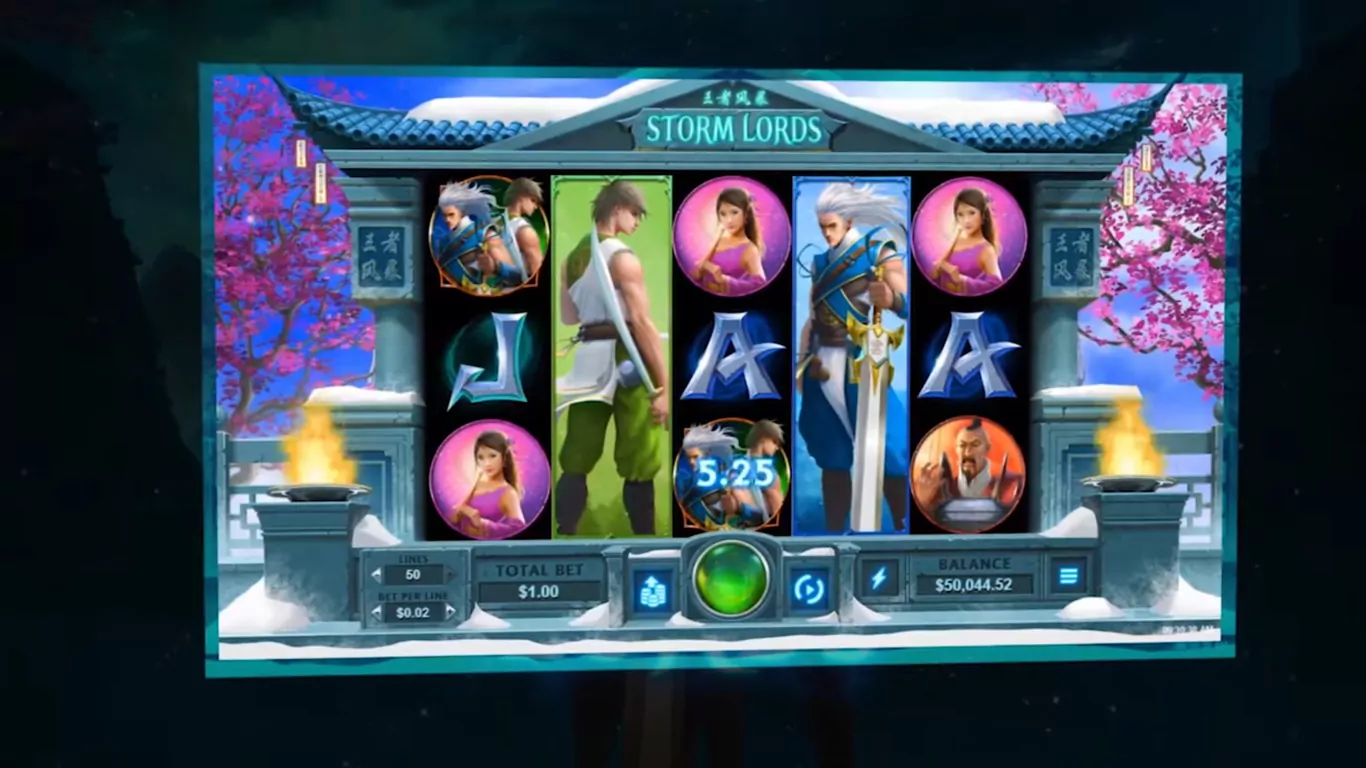
Task: Lower the bet per line
Action: [x=376, y=612]
